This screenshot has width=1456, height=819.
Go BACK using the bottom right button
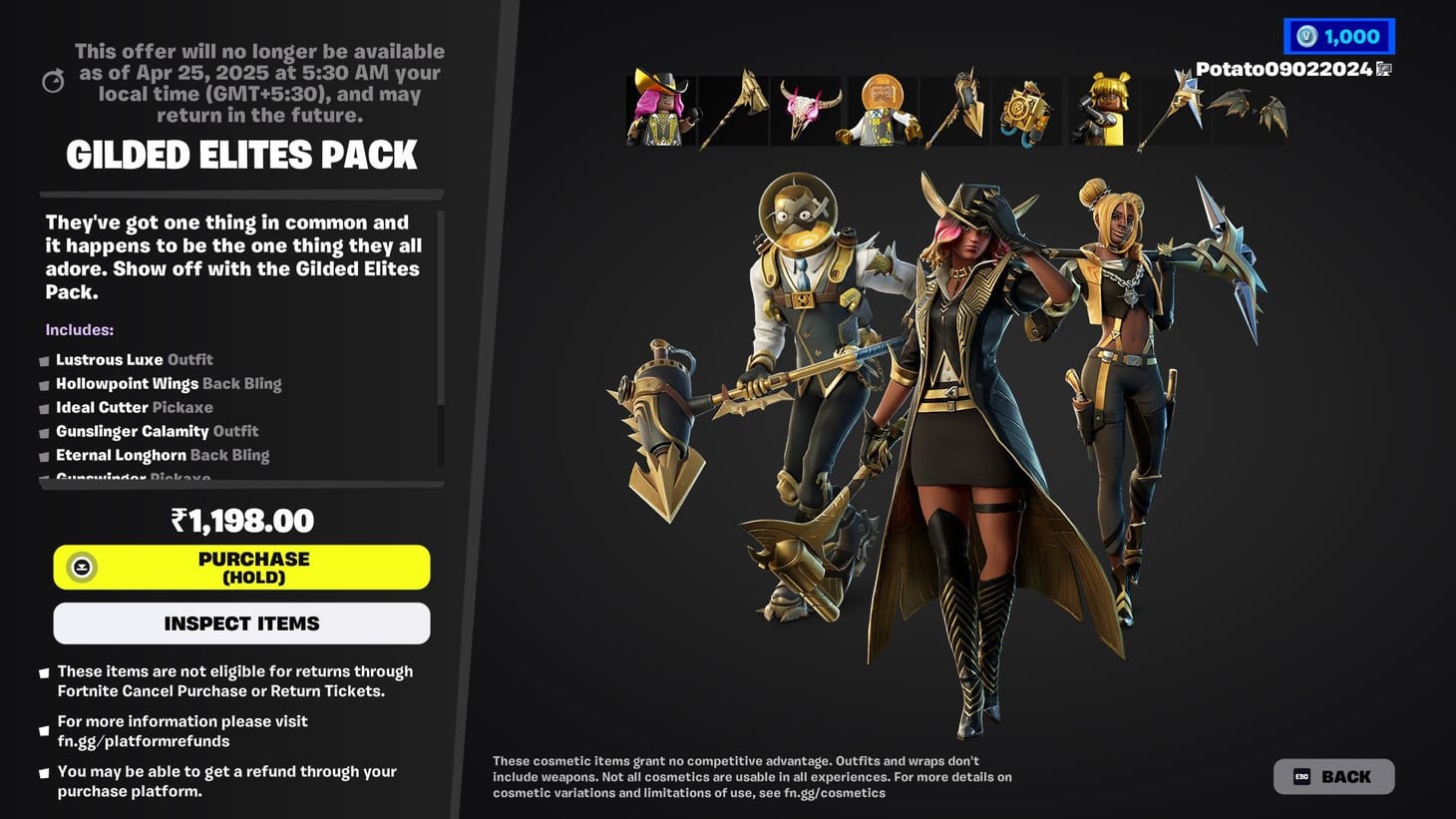coord(1333,776)
